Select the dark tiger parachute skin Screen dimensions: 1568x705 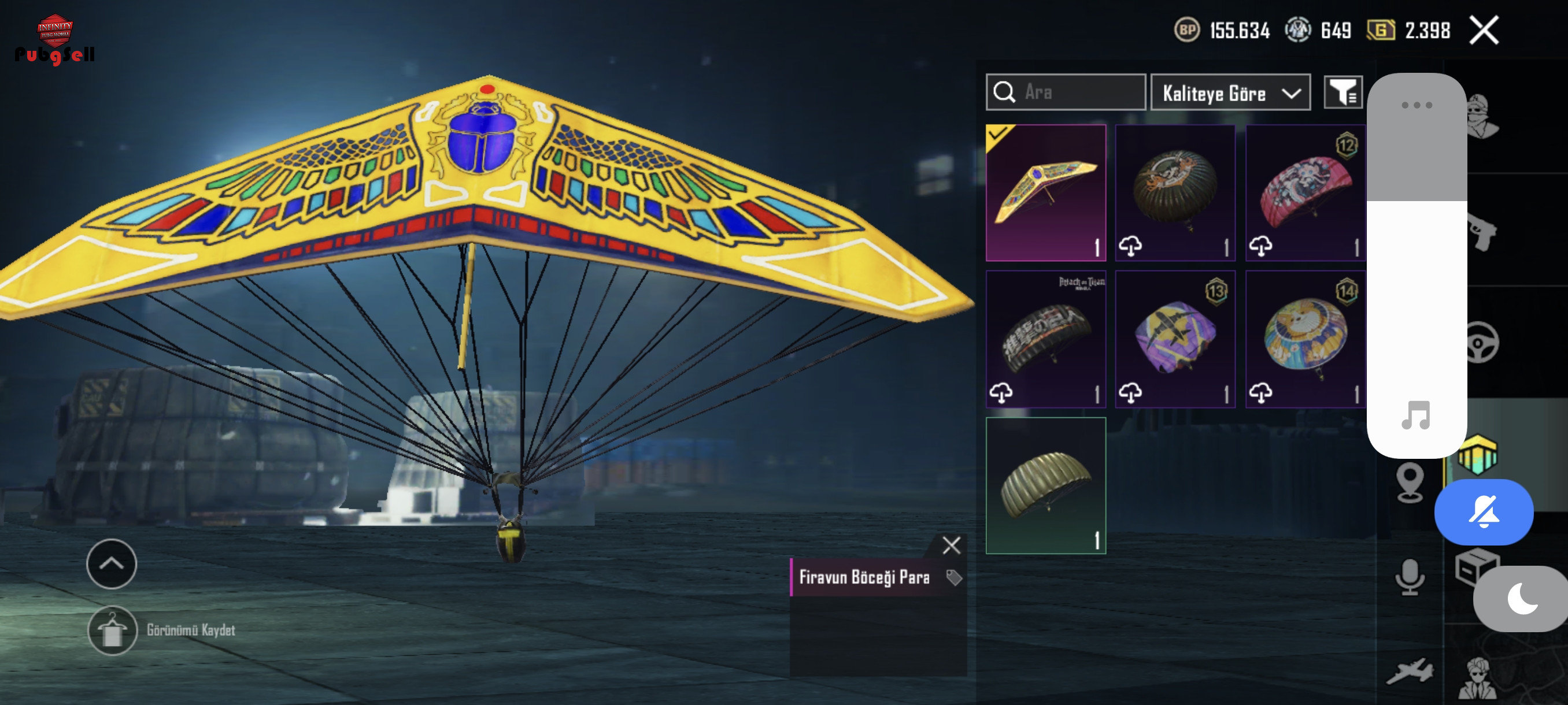1175,193
